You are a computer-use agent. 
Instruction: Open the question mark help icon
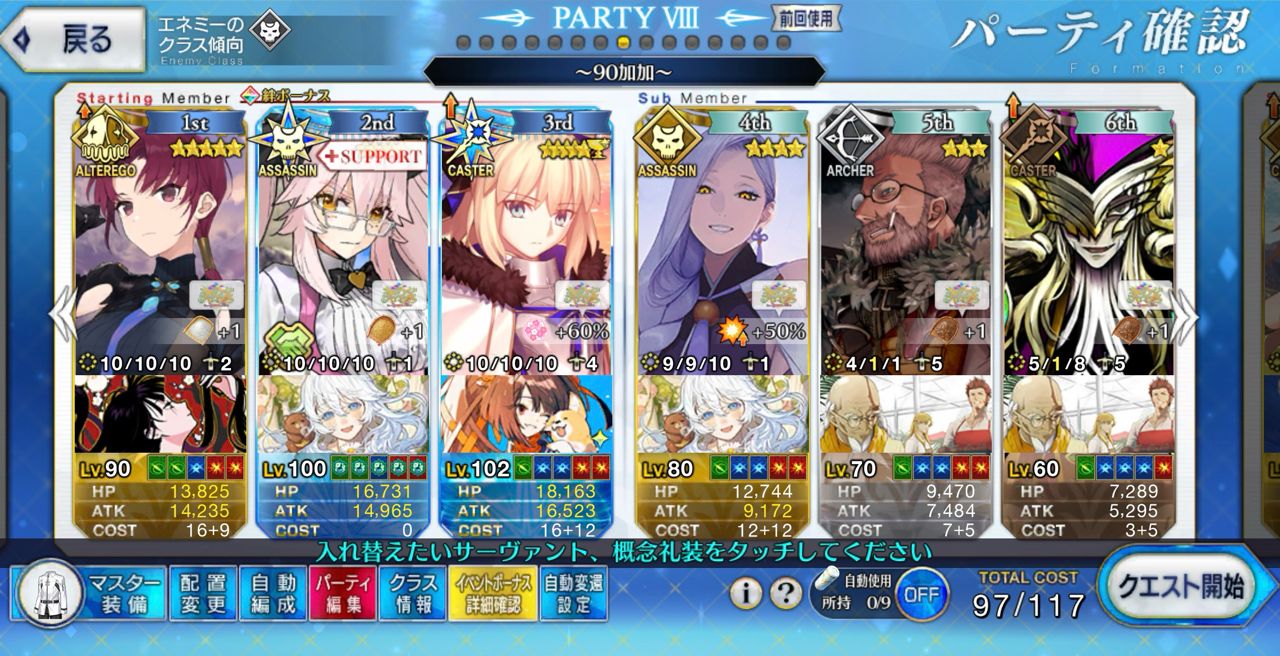[785, 594]
